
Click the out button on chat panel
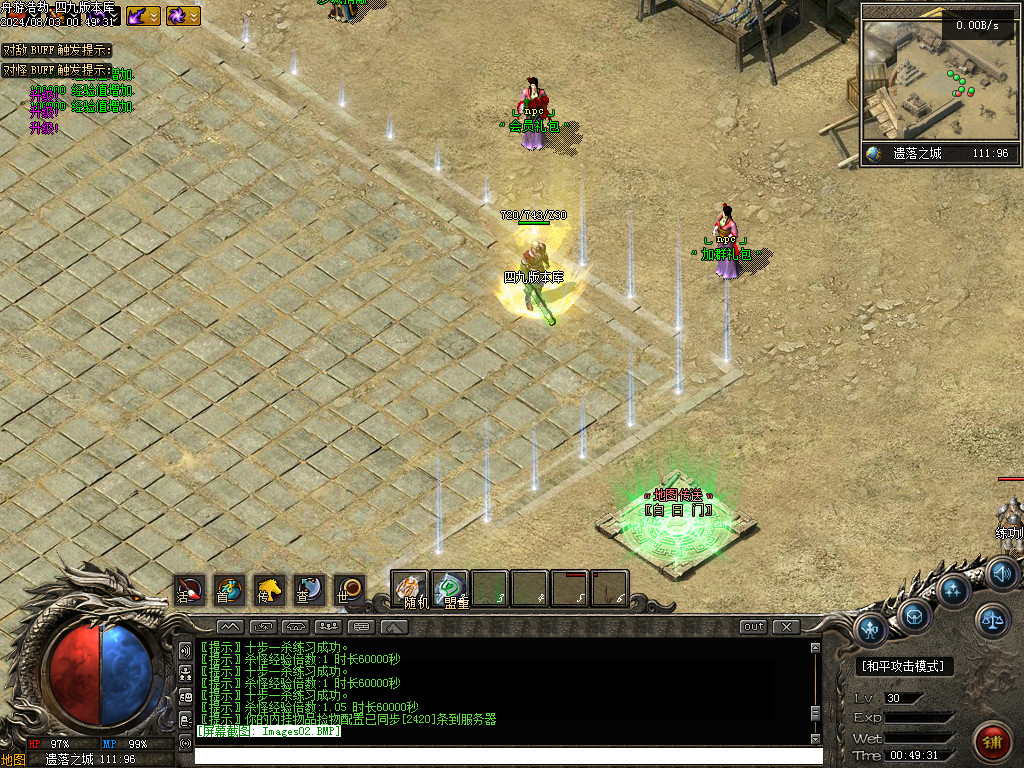point(753,627)
